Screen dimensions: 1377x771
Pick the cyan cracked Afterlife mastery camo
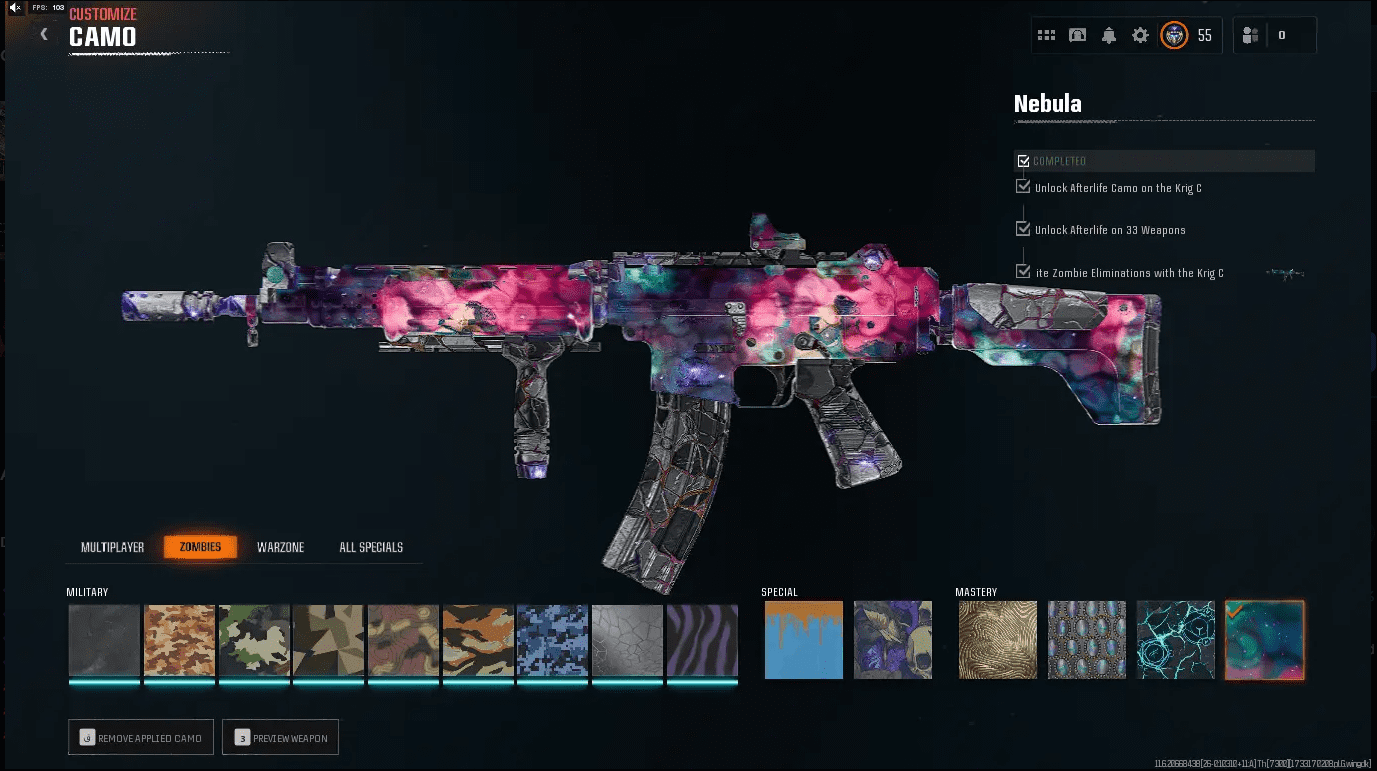pos(1176,640)
